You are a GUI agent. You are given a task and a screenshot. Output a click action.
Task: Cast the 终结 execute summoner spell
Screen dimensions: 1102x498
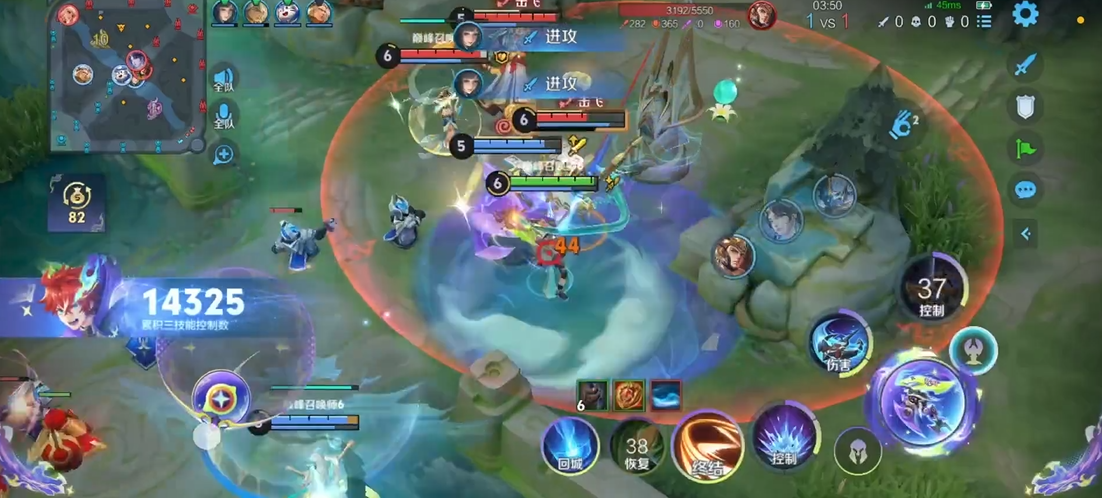coord(708,444)
